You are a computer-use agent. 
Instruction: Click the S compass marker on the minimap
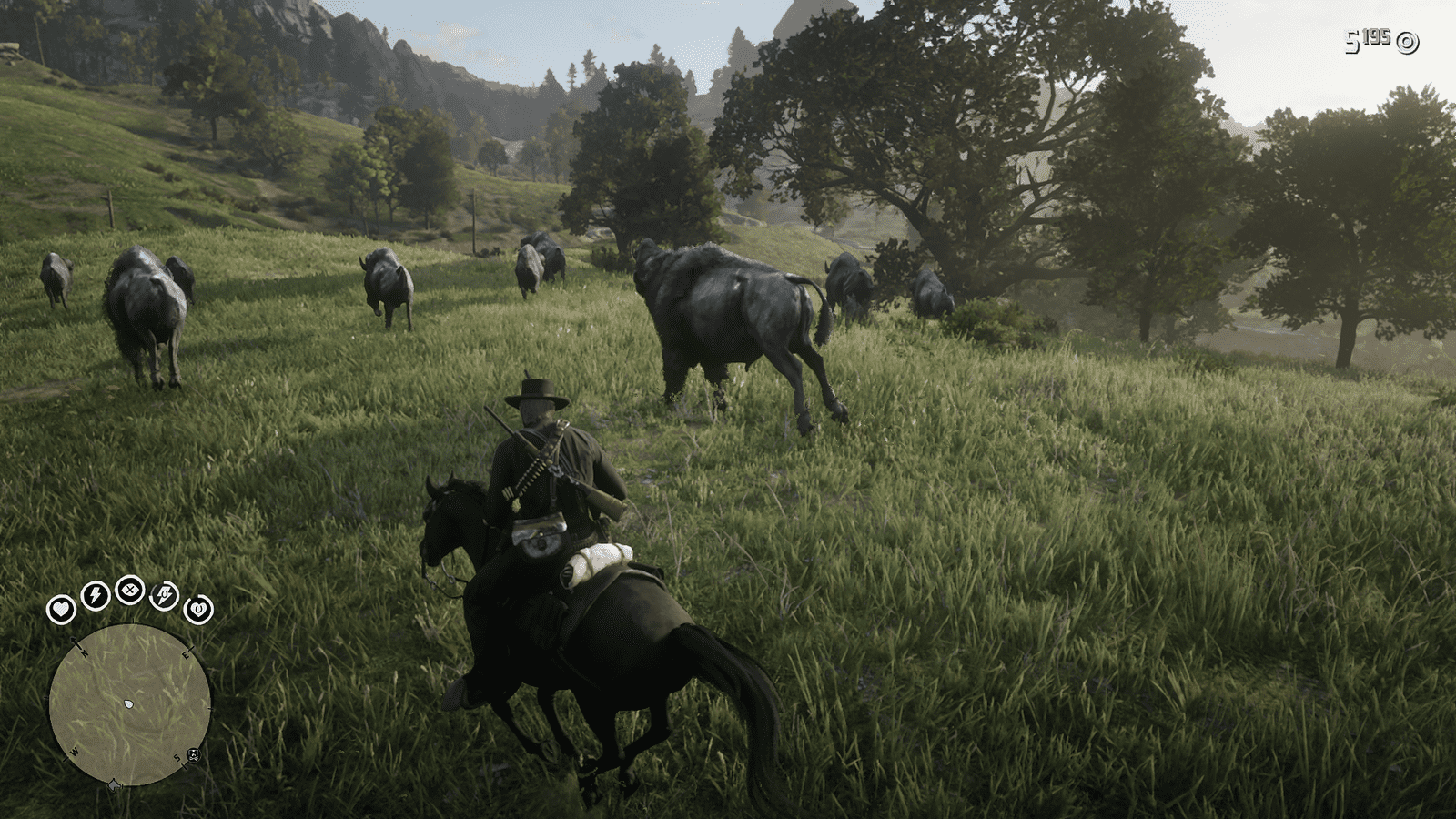pos(177,756)
